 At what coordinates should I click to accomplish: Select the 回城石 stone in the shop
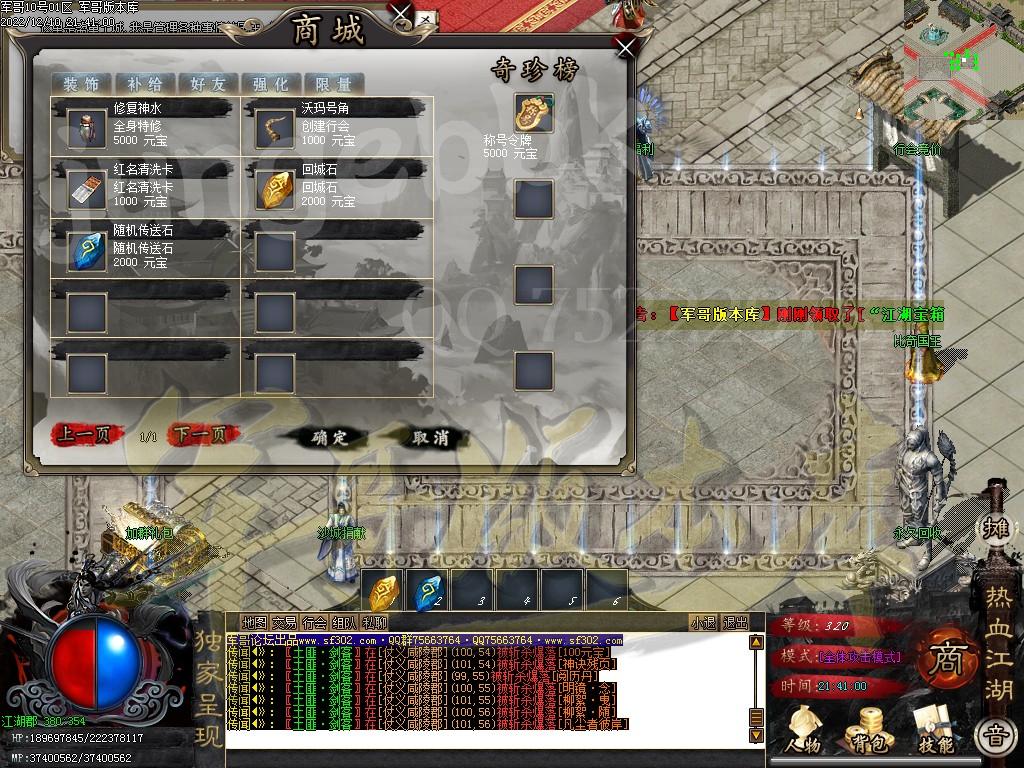pyautogui.click(x=274, y=190)
